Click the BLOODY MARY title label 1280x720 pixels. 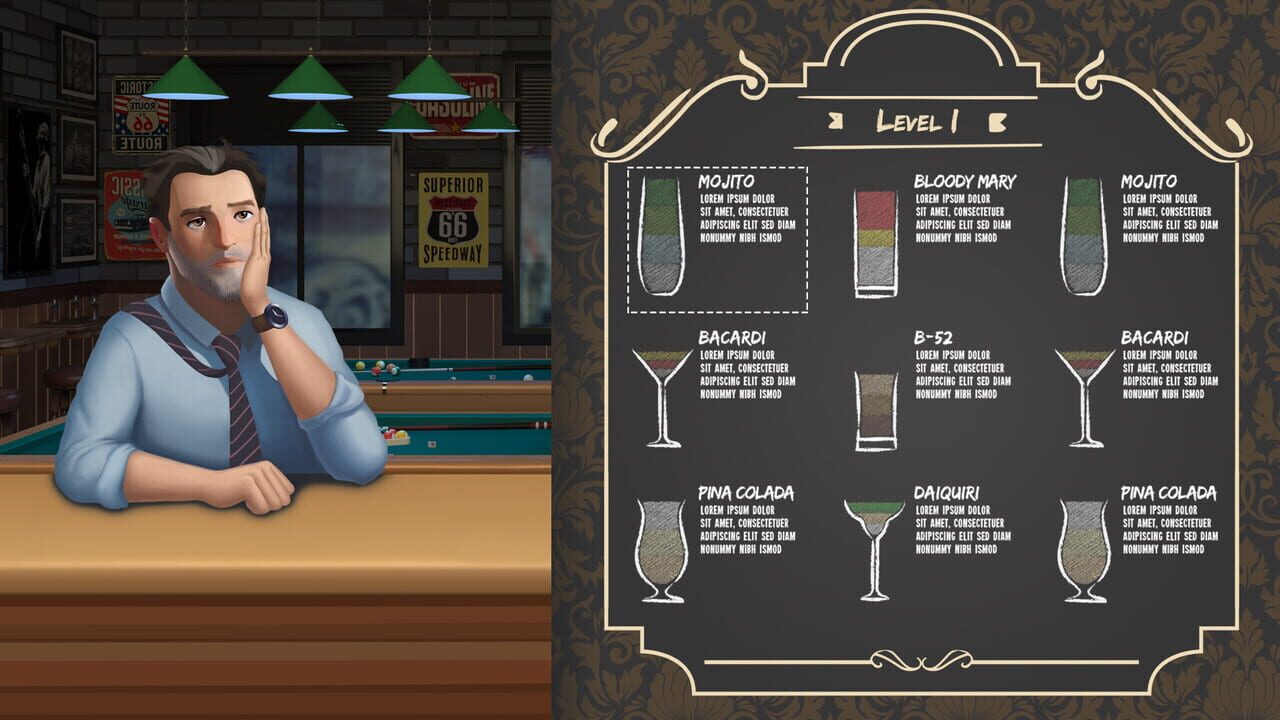point(963,182)
